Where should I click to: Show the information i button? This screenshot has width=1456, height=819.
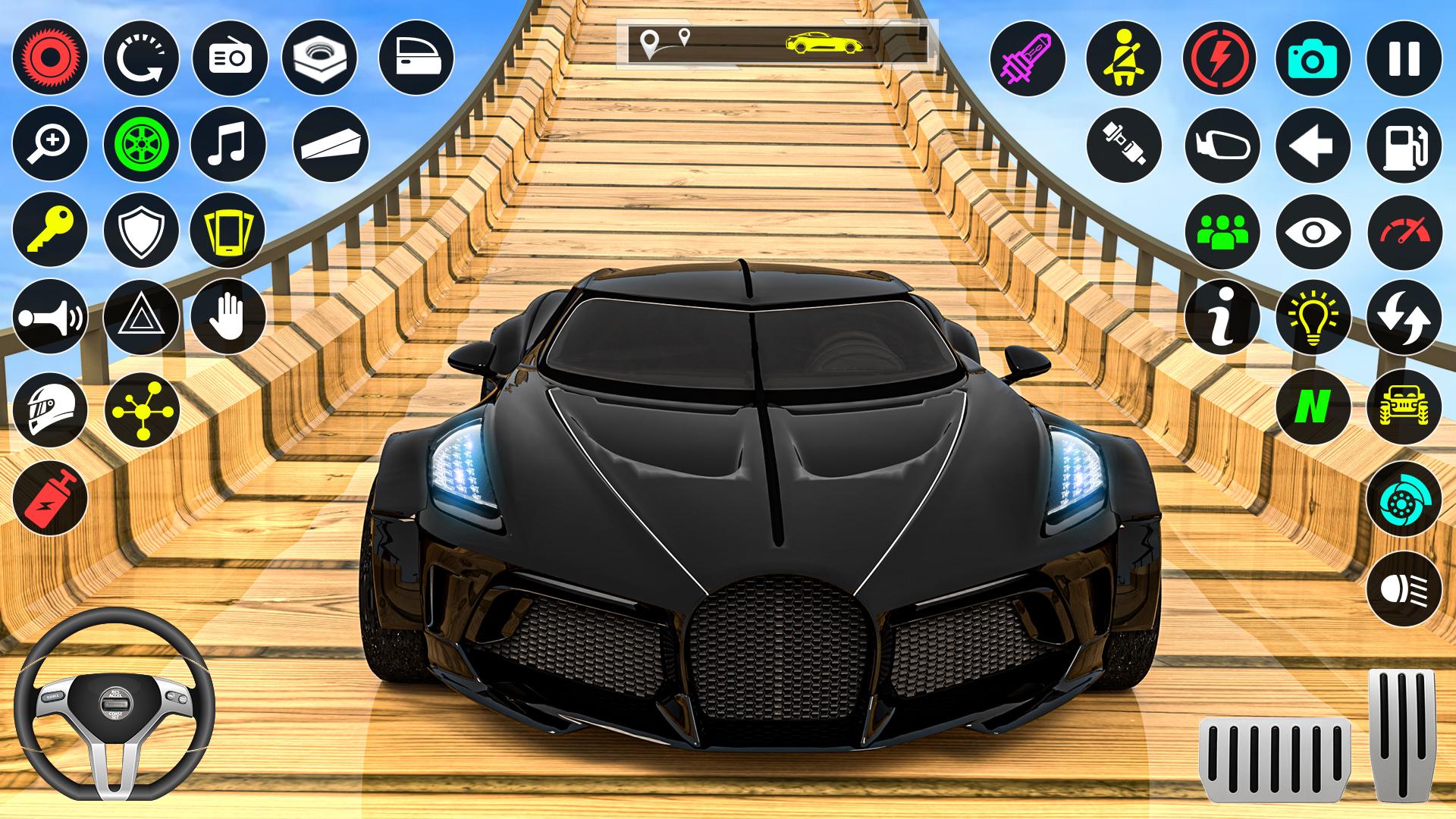click(1222, 316)
